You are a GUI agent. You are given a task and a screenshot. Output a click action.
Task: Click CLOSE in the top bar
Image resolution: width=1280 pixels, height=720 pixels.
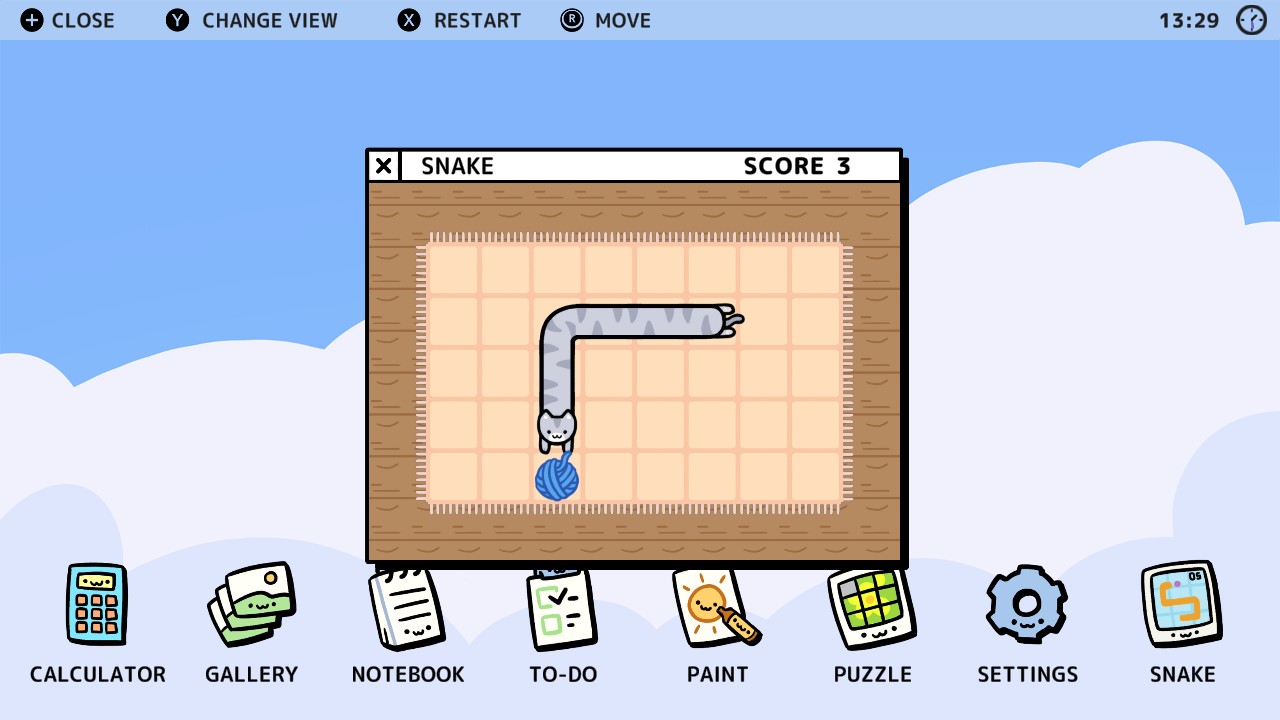pyautogui.click(x=84, y=19)
